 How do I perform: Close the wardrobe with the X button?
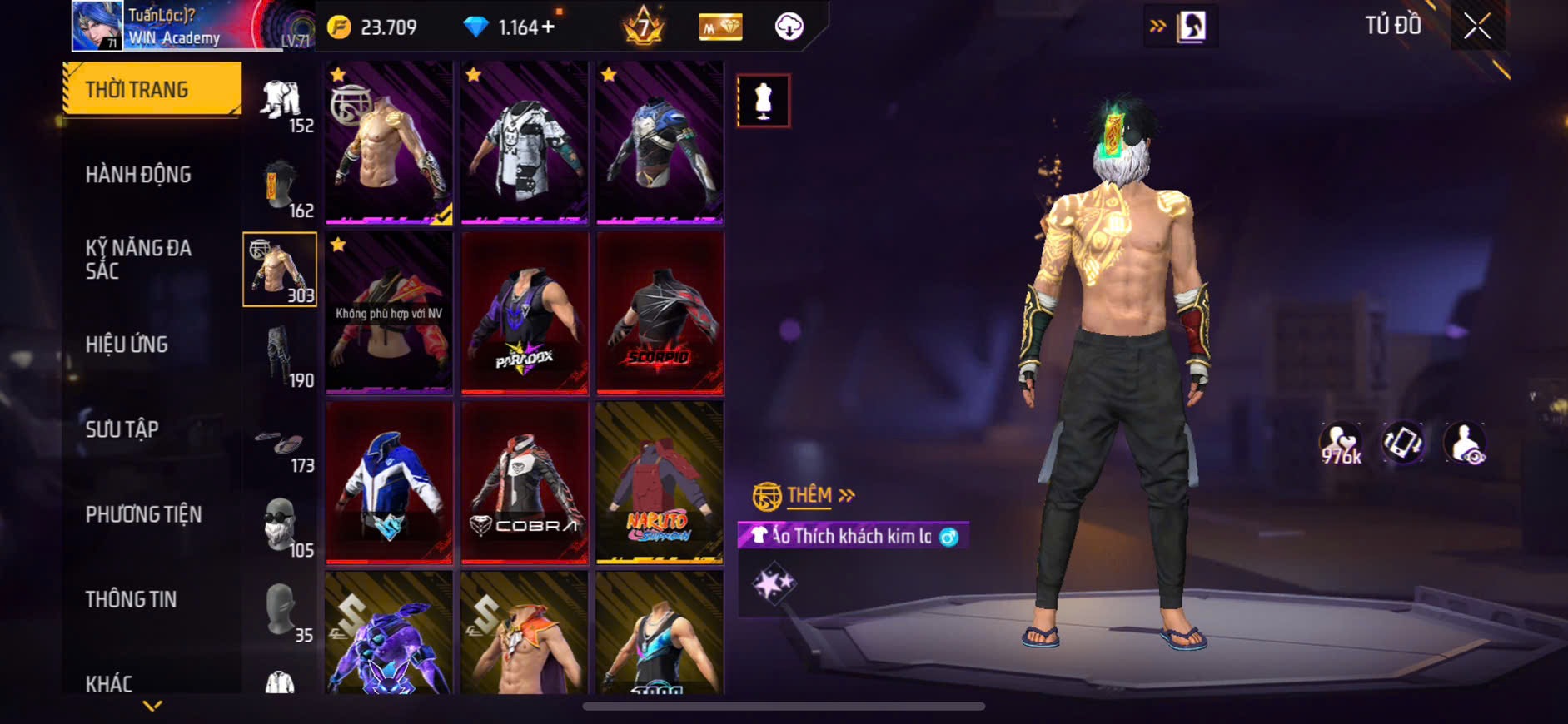point(1477,27)
